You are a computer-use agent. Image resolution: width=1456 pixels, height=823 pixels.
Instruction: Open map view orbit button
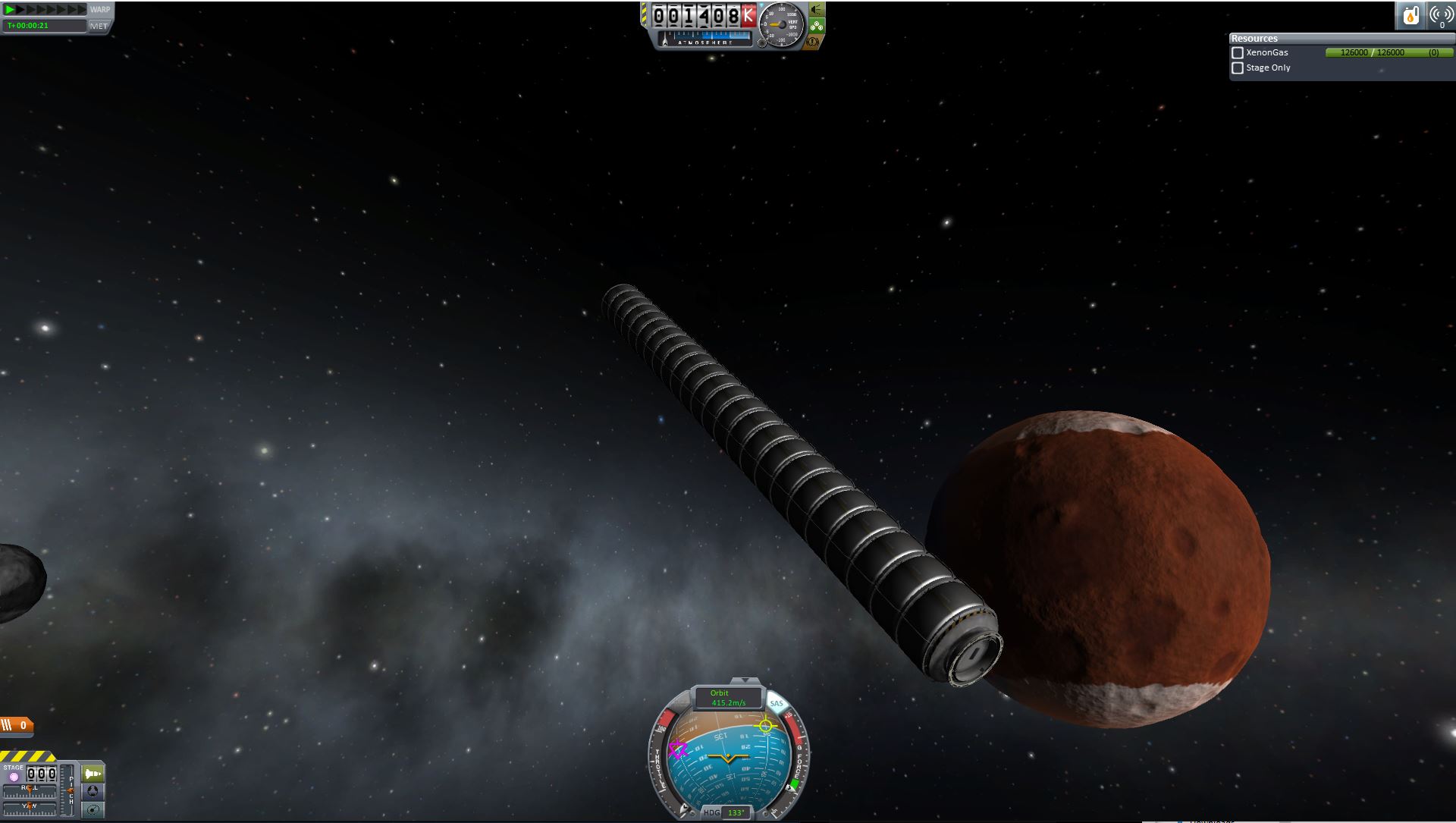93,810
